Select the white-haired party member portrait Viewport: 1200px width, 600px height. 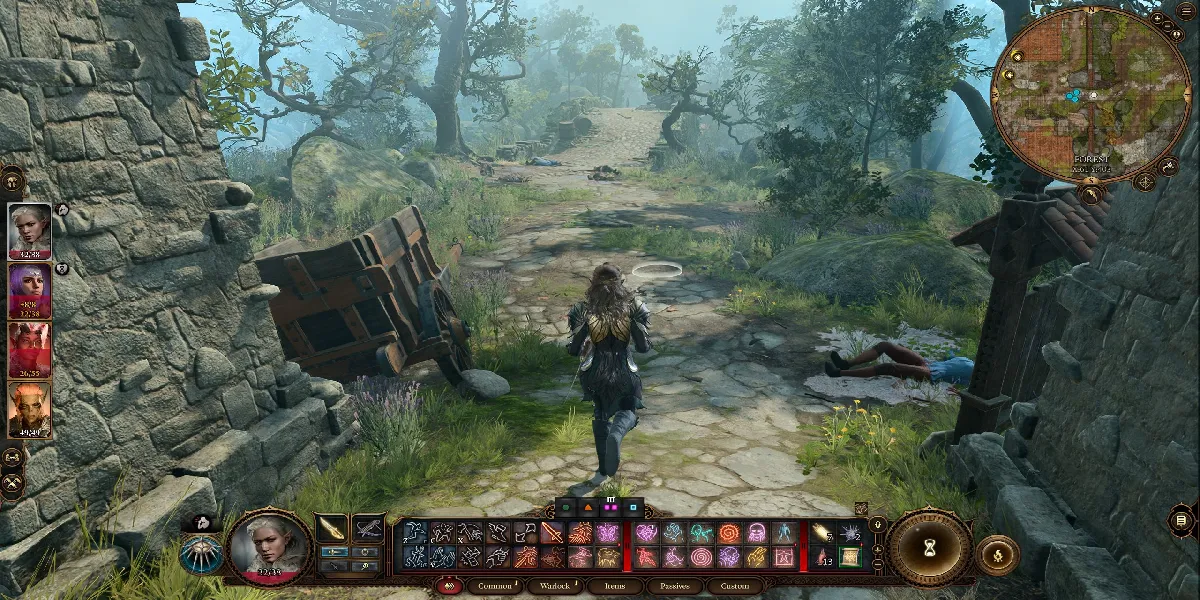pyautogui.click(x=30, y=230)
